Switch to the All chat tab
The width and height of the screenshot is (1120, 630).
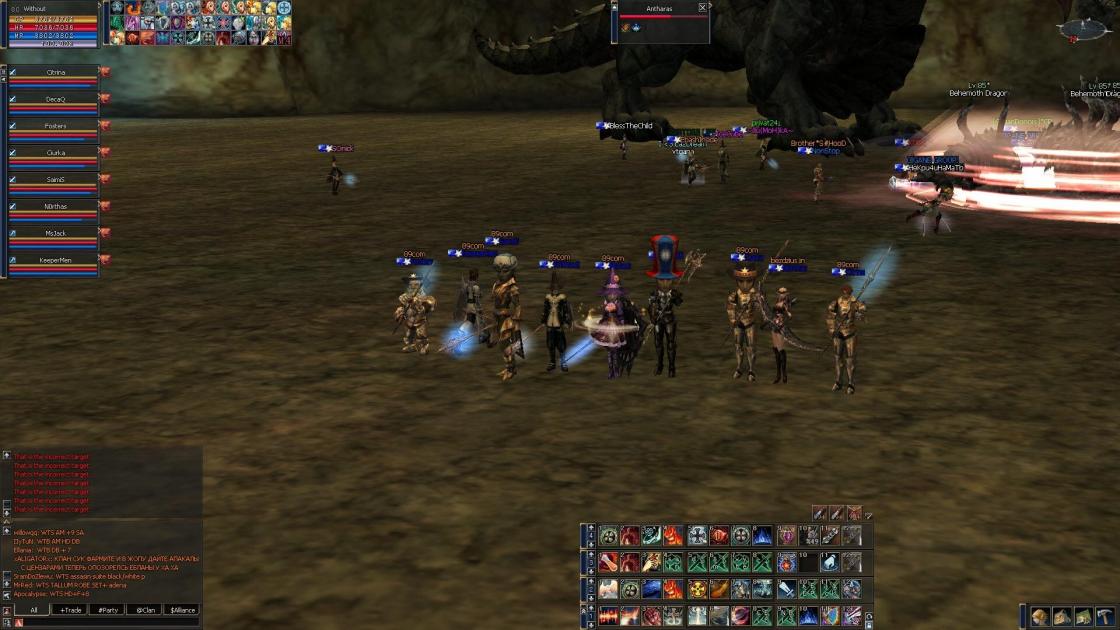click(x=33, y=609)
